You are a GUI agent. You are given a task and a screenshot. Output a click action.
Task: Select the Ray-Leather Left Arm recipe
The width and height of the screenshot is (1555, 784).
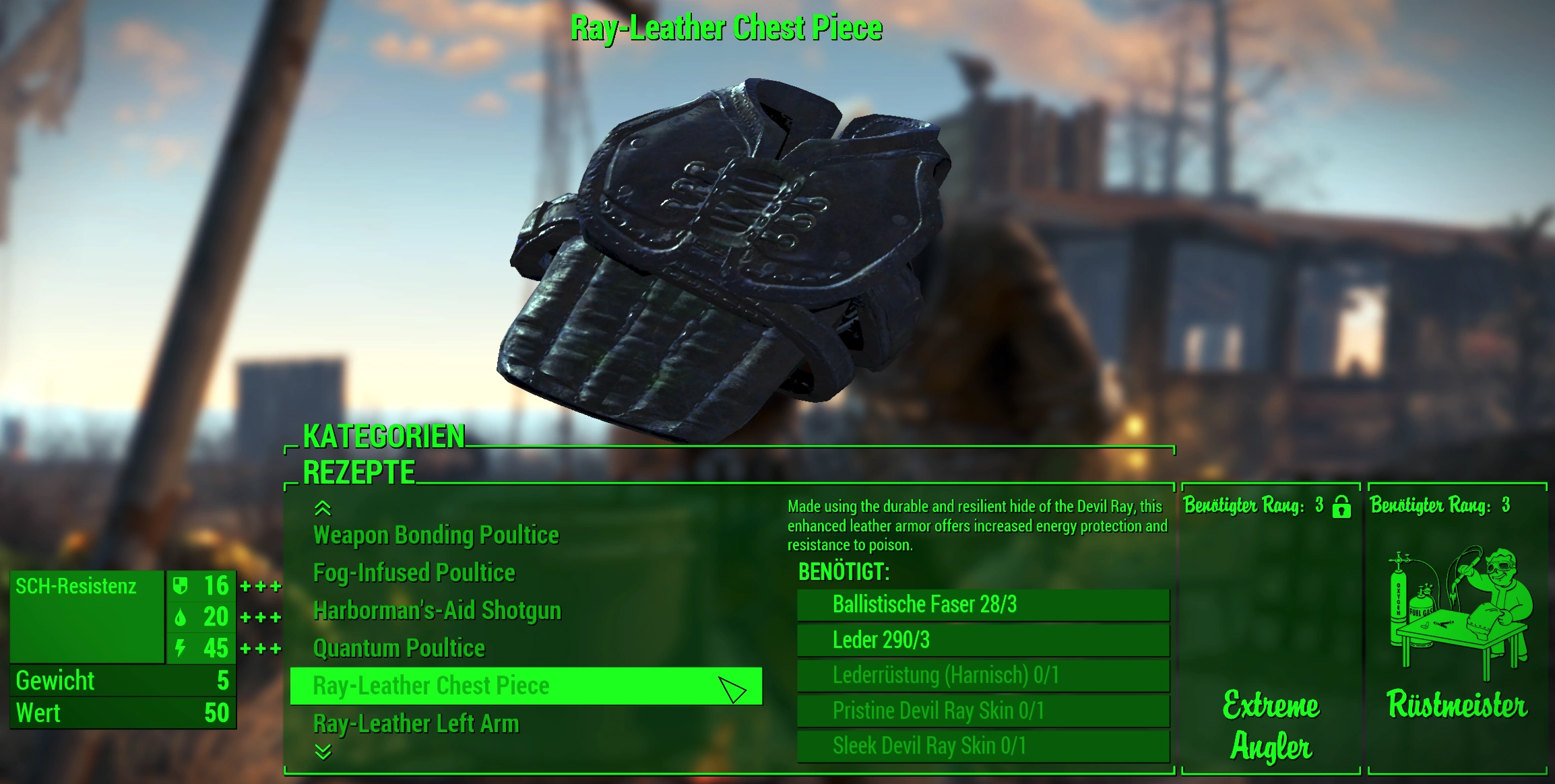click(416, 724)
